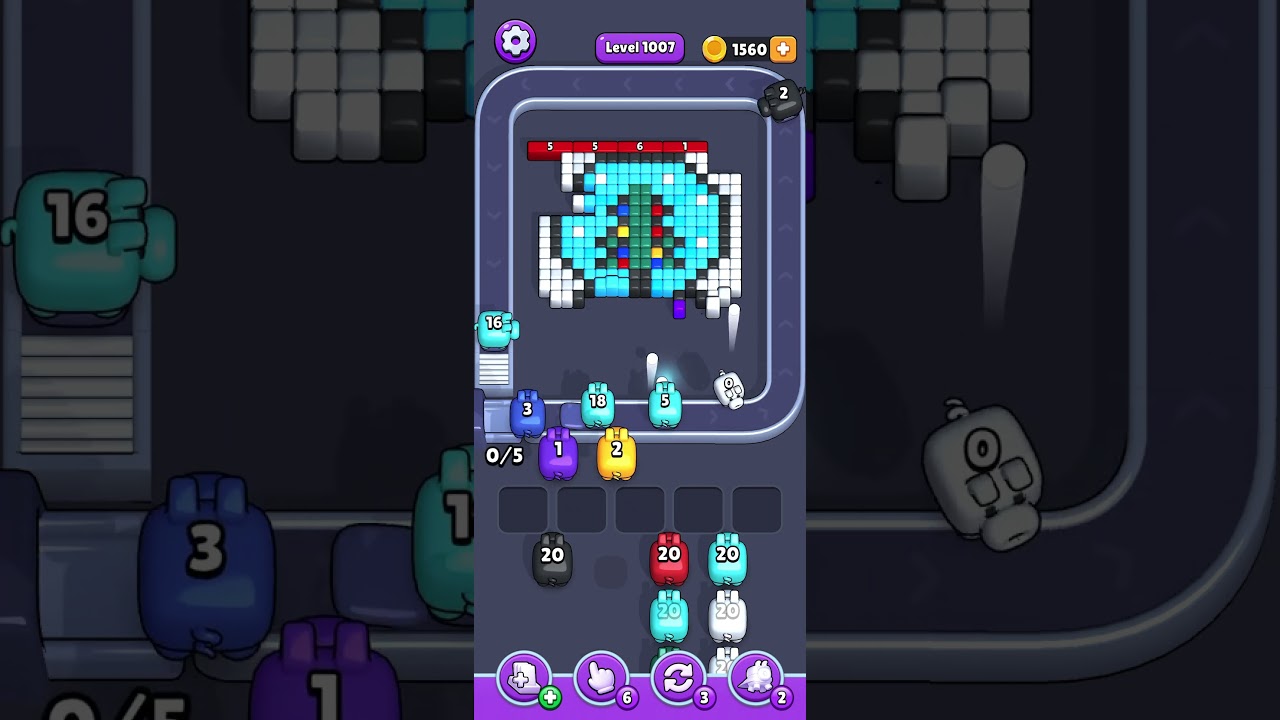Screen dimensions: 1280x720
Task: Activate the train booster
Action: tap(755, 679)
